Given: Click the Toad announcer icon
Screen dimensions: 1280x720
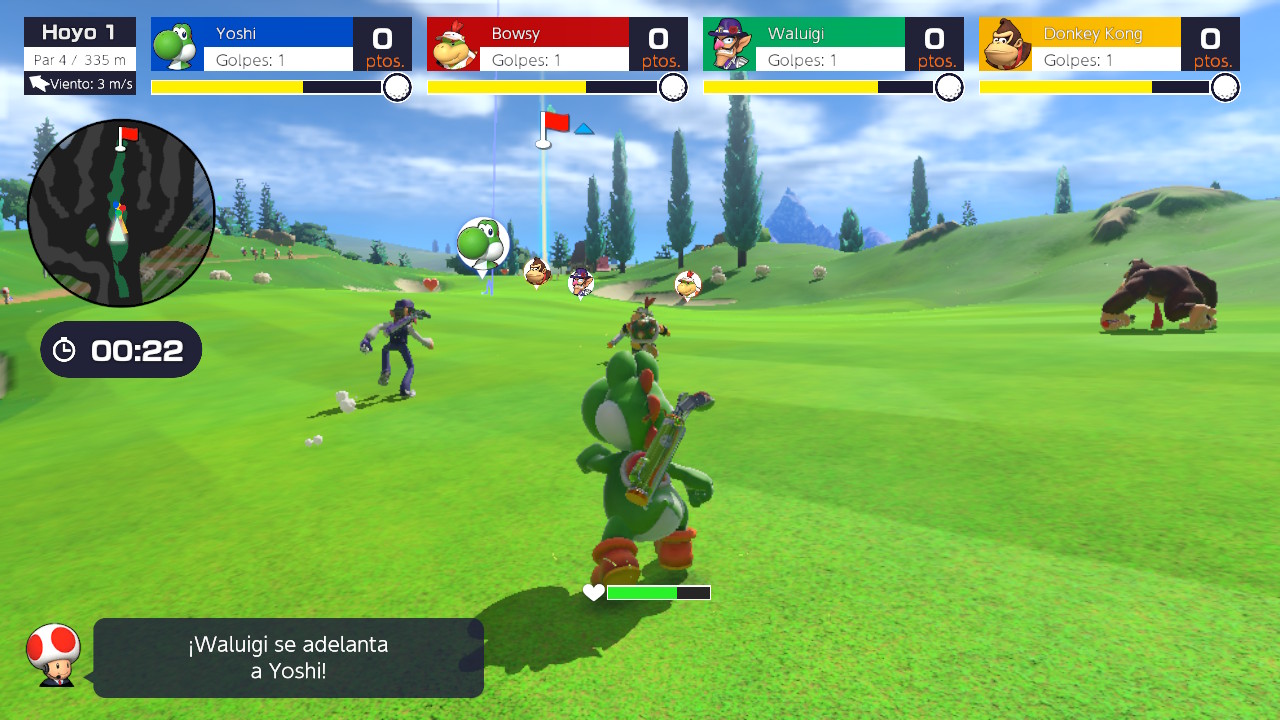Looking at the screenshot, I should coord(53,655).
